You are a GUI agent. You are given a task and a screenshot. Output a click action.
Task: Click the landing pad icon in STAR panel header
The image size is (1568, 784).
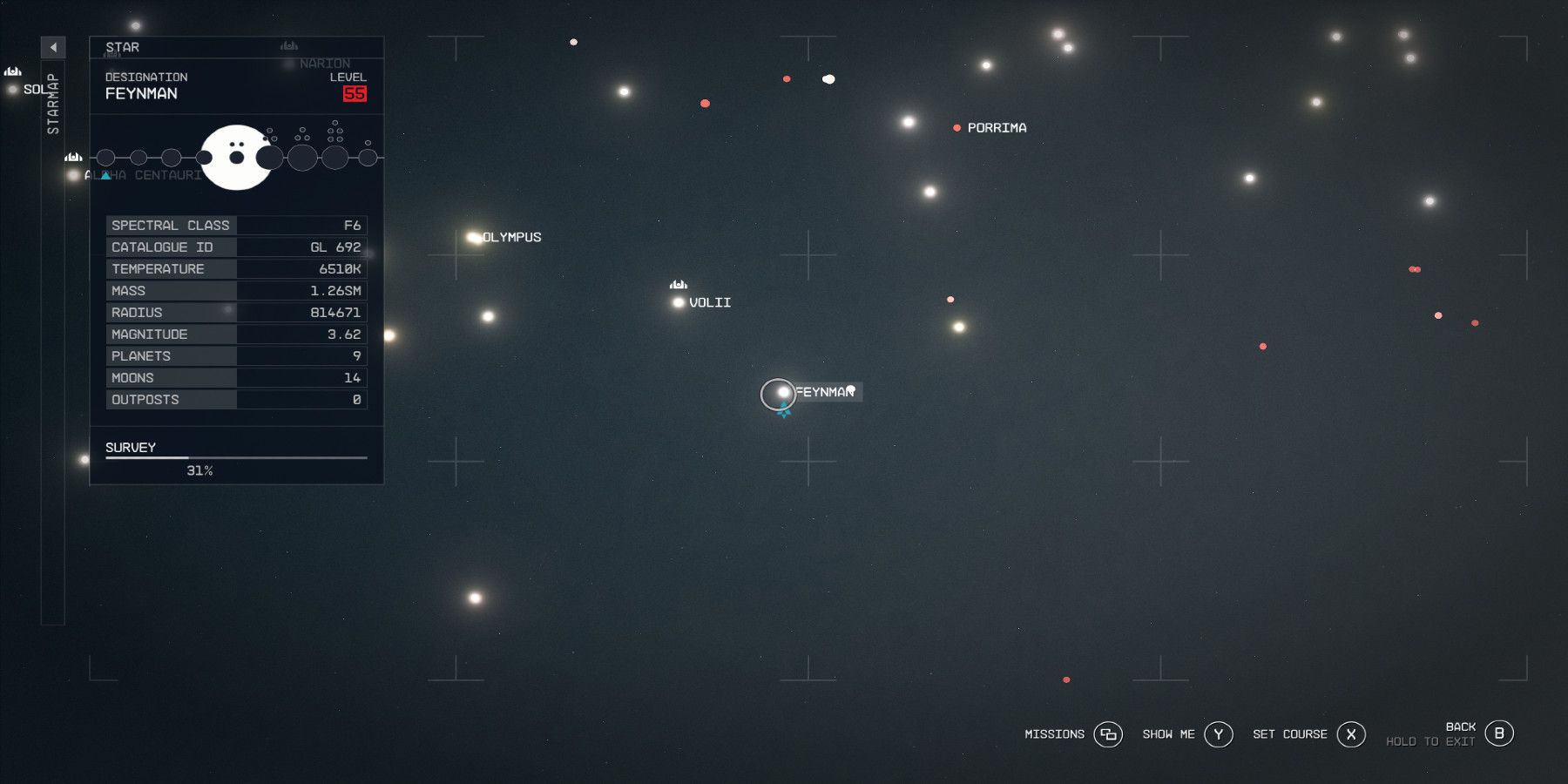(x=290, y=45)
